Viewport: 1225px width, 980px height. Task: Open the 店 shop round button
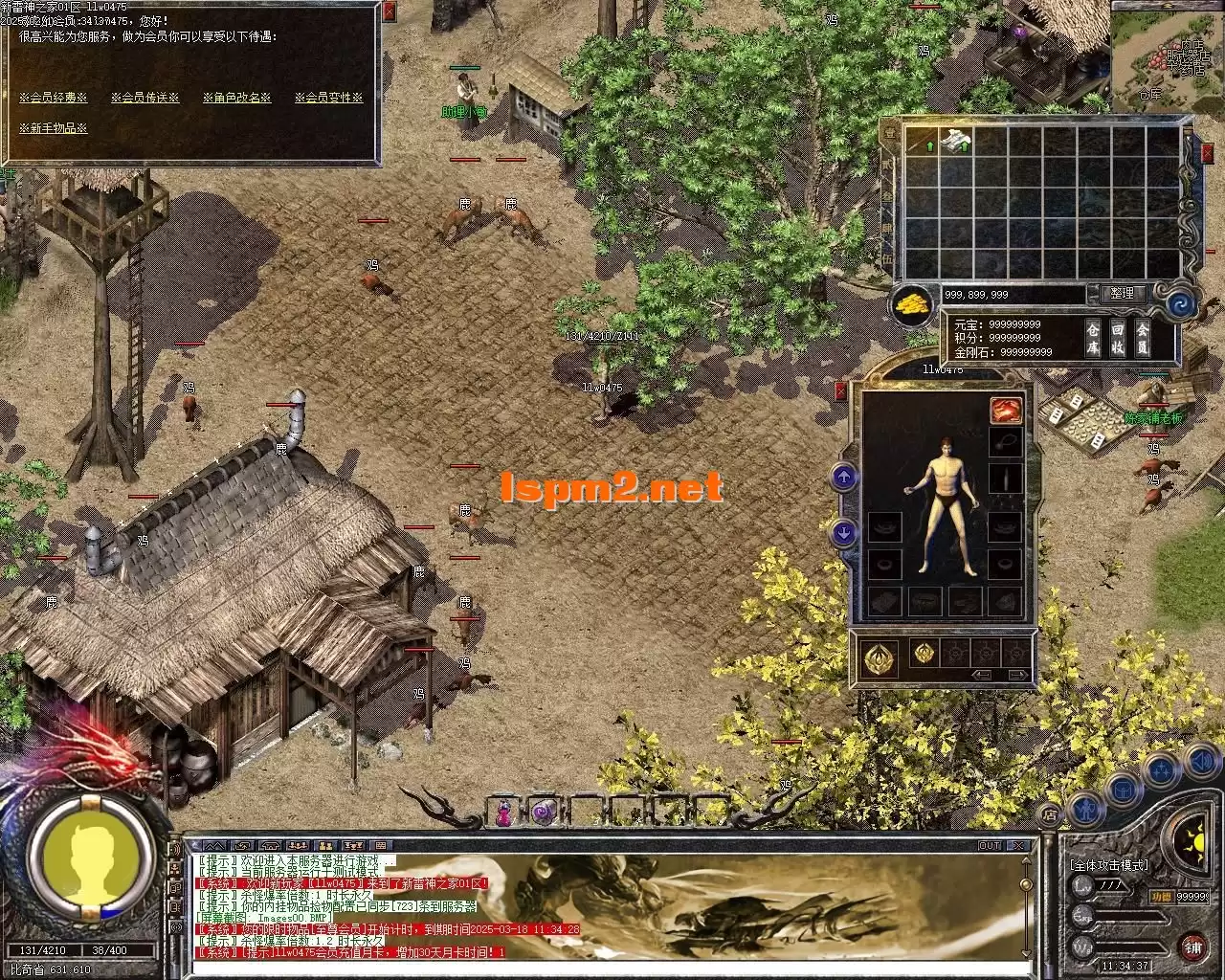tap(1050, 814)
